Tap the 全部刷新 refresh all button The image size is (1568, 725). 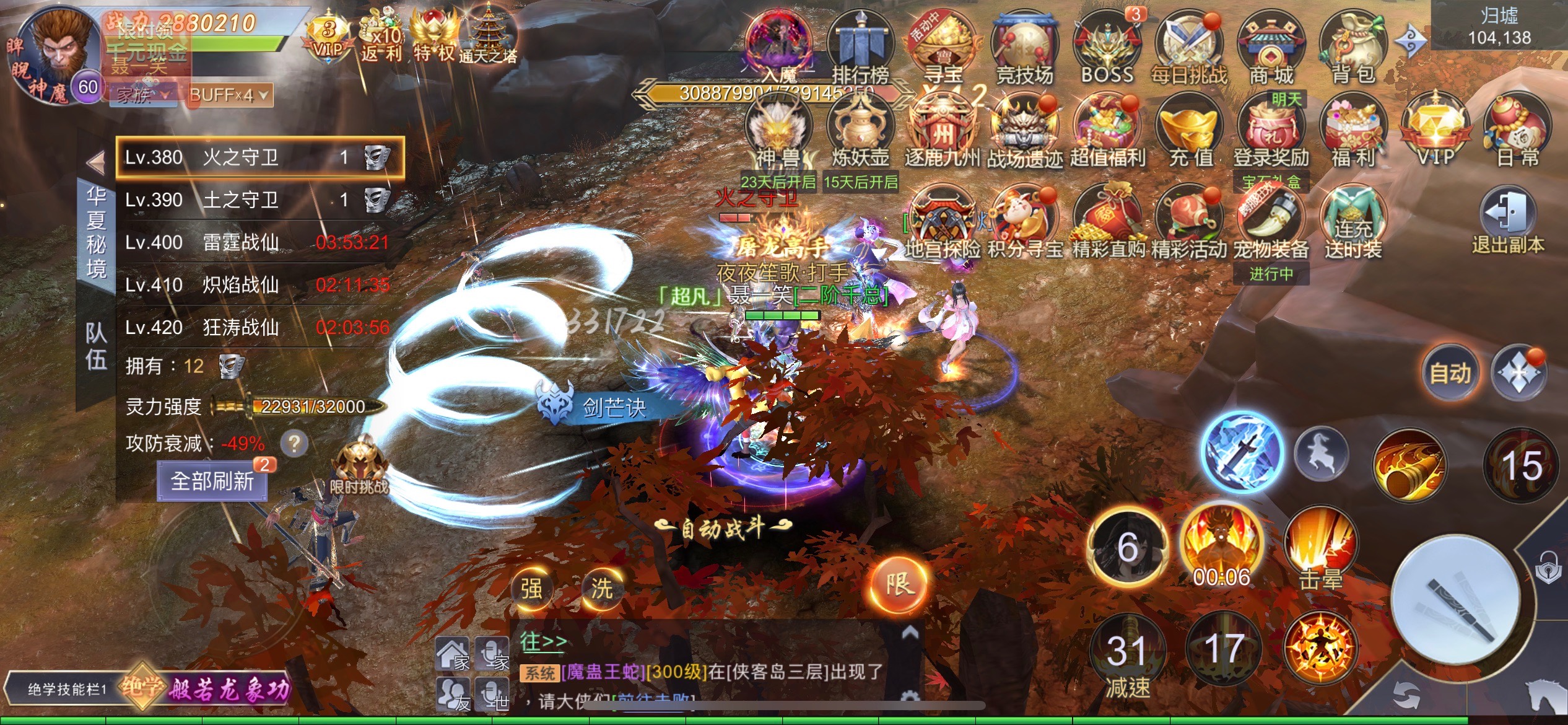coord(212,481)
